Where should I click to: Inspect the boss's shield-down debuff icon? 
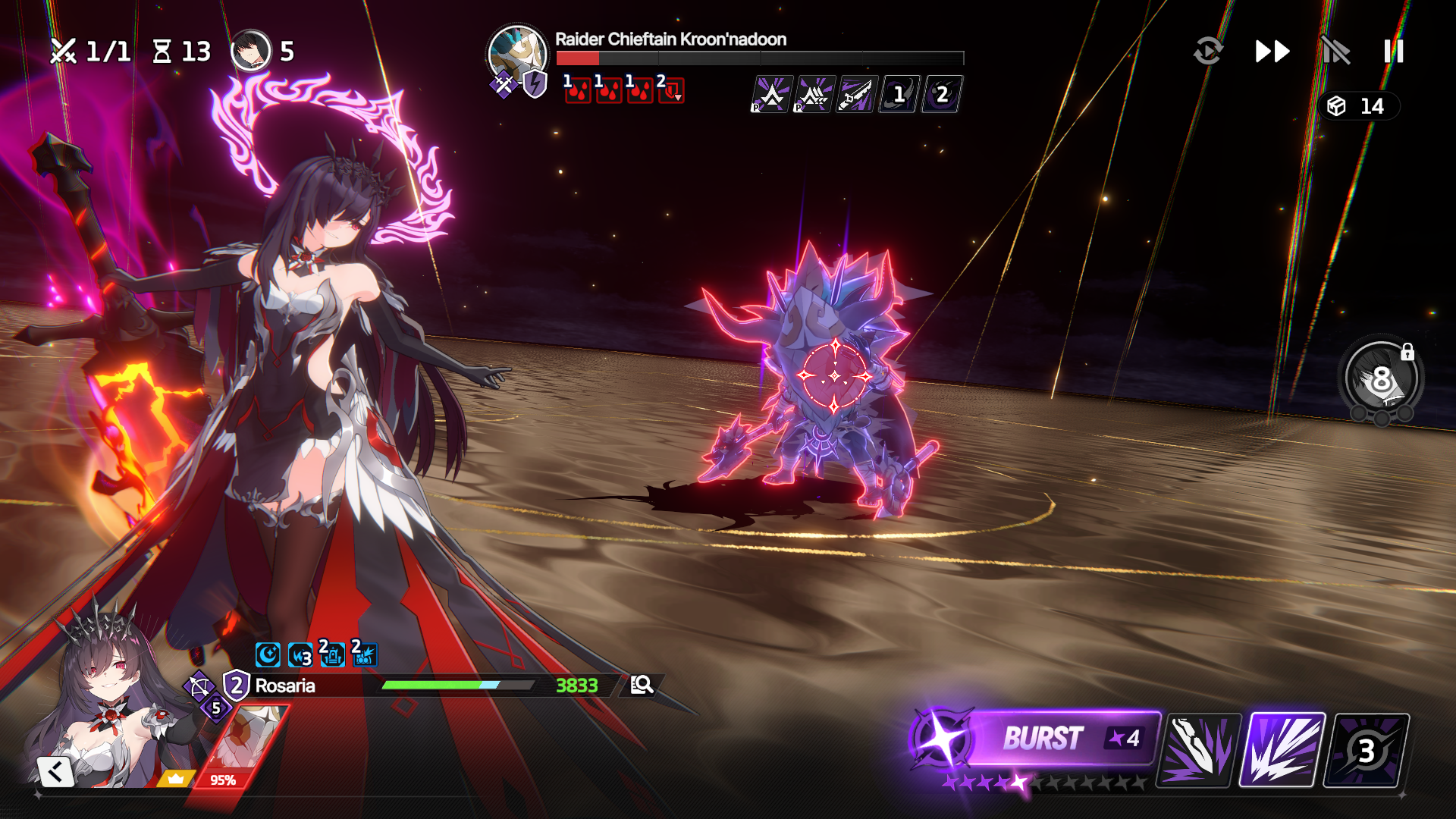[x=671, y=90]
